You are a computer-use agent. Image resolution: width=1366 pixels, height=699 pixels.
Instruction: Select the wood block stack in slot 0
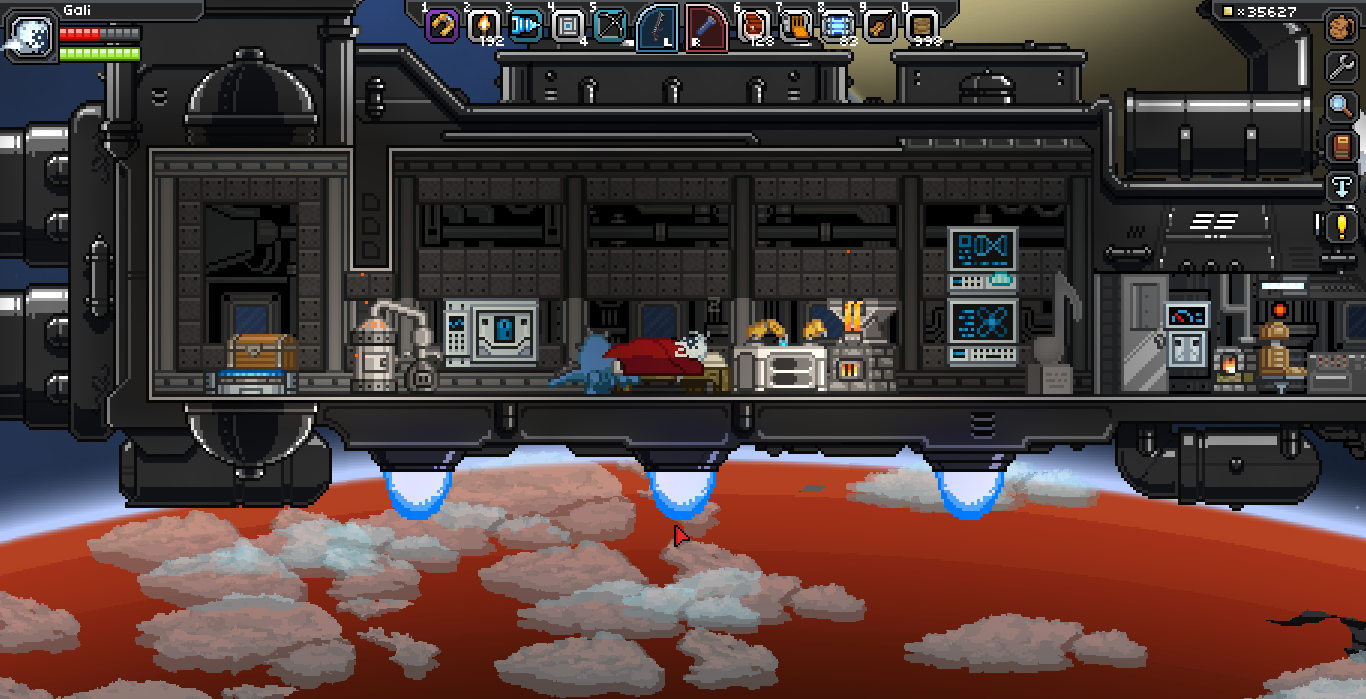922,25
